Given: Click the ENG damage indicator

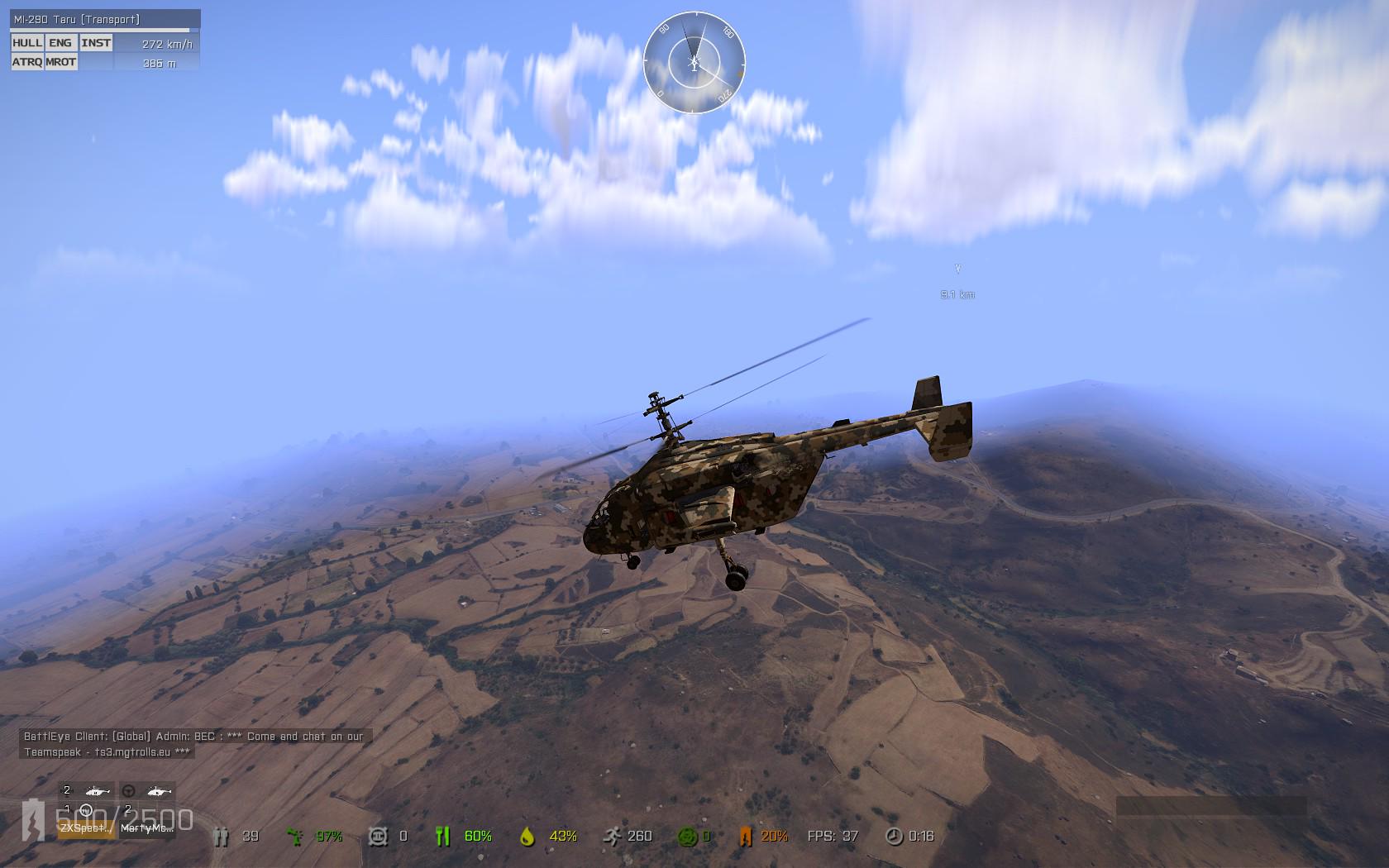Looking at the screenshot, I should click(x=60, y=43).
